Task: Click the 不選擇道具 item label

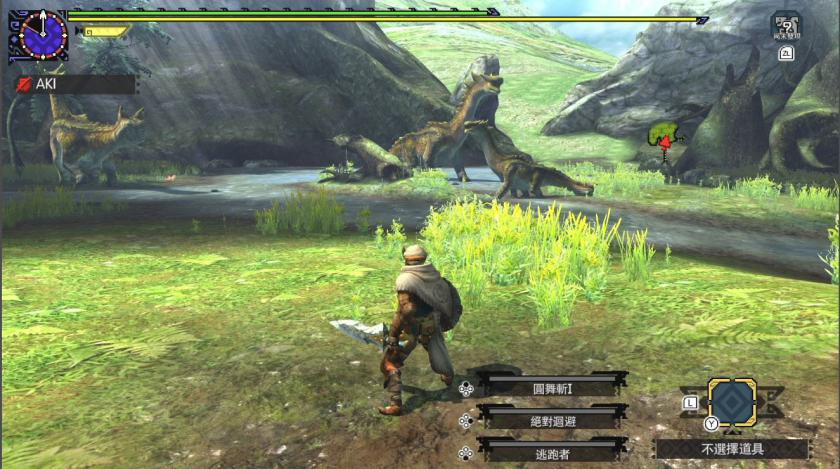Action: (731, 449)
